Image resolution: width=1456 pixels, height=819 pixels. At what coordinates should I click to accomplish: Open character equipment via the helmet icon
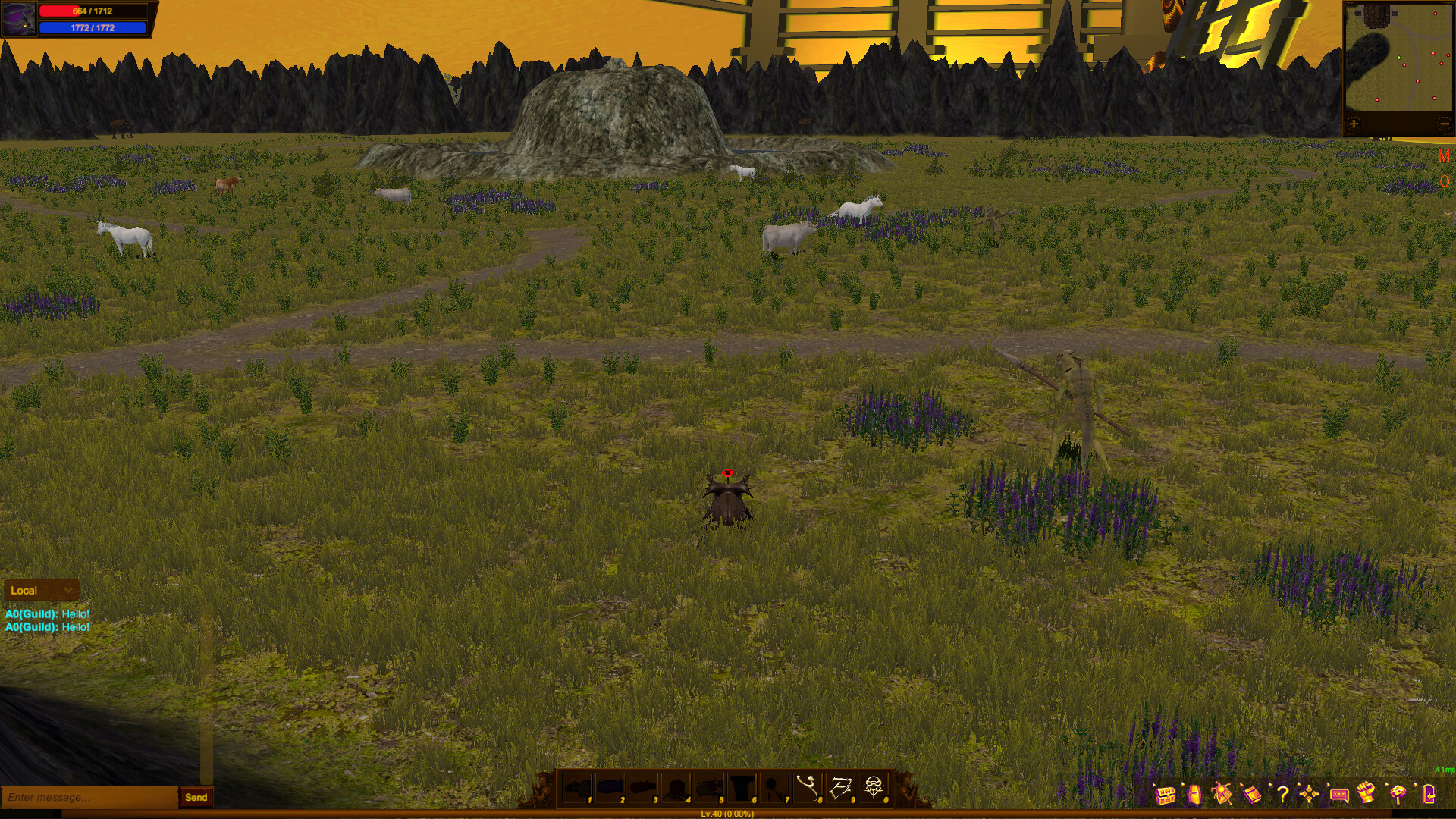[x=1194, y=795]
